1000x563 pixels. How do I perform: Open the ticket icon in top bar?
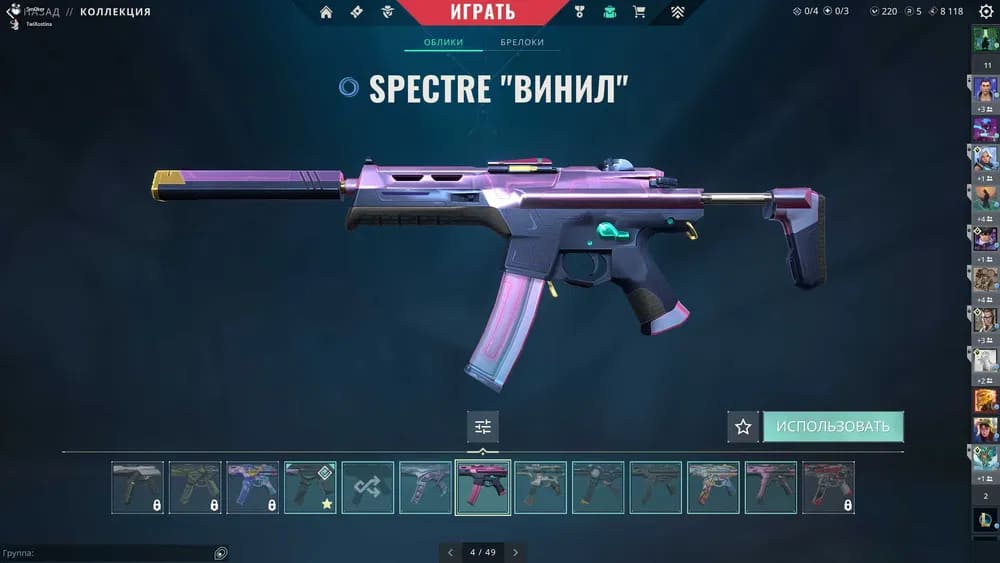coord(357,12)
